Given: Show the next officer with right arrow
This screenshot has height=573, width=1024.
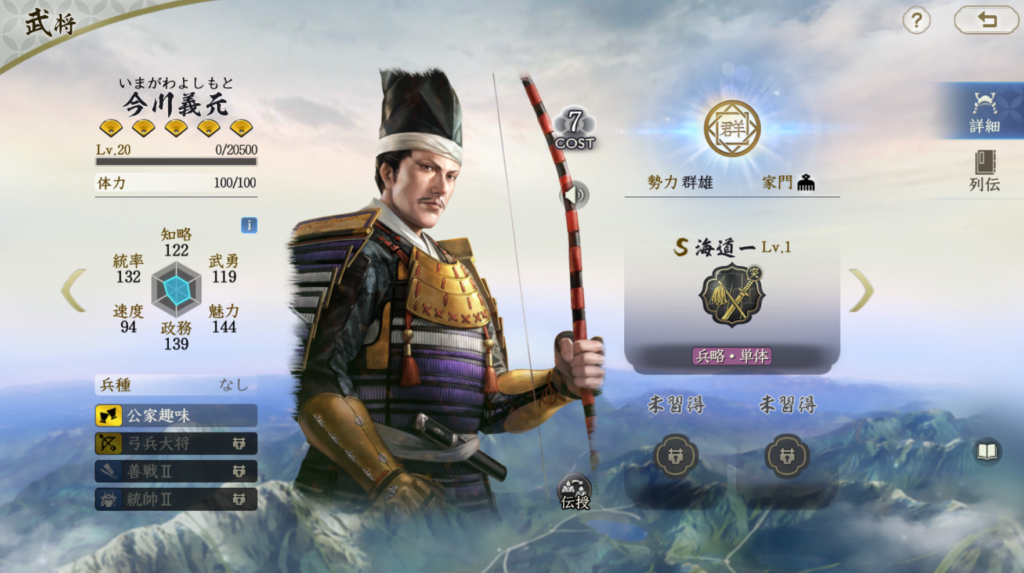Looking at the screenshot, I should click(x=861, y=290).
